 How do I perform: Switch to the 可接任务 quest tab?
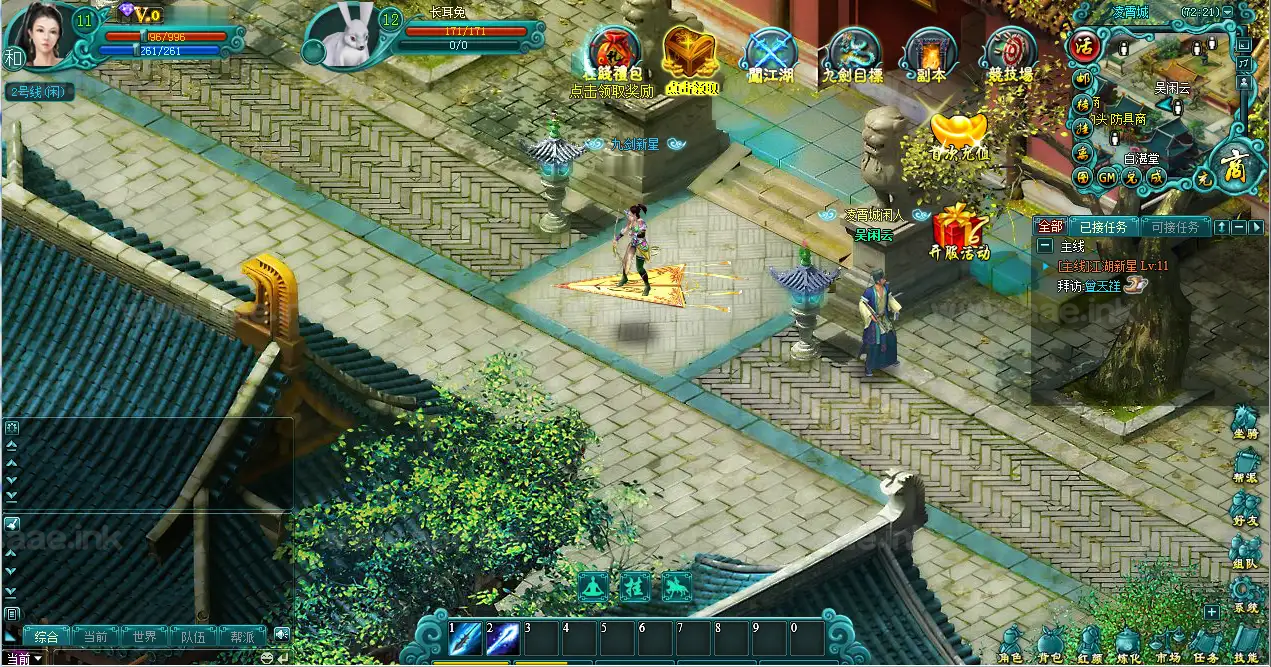click(x=1174, y=227)
